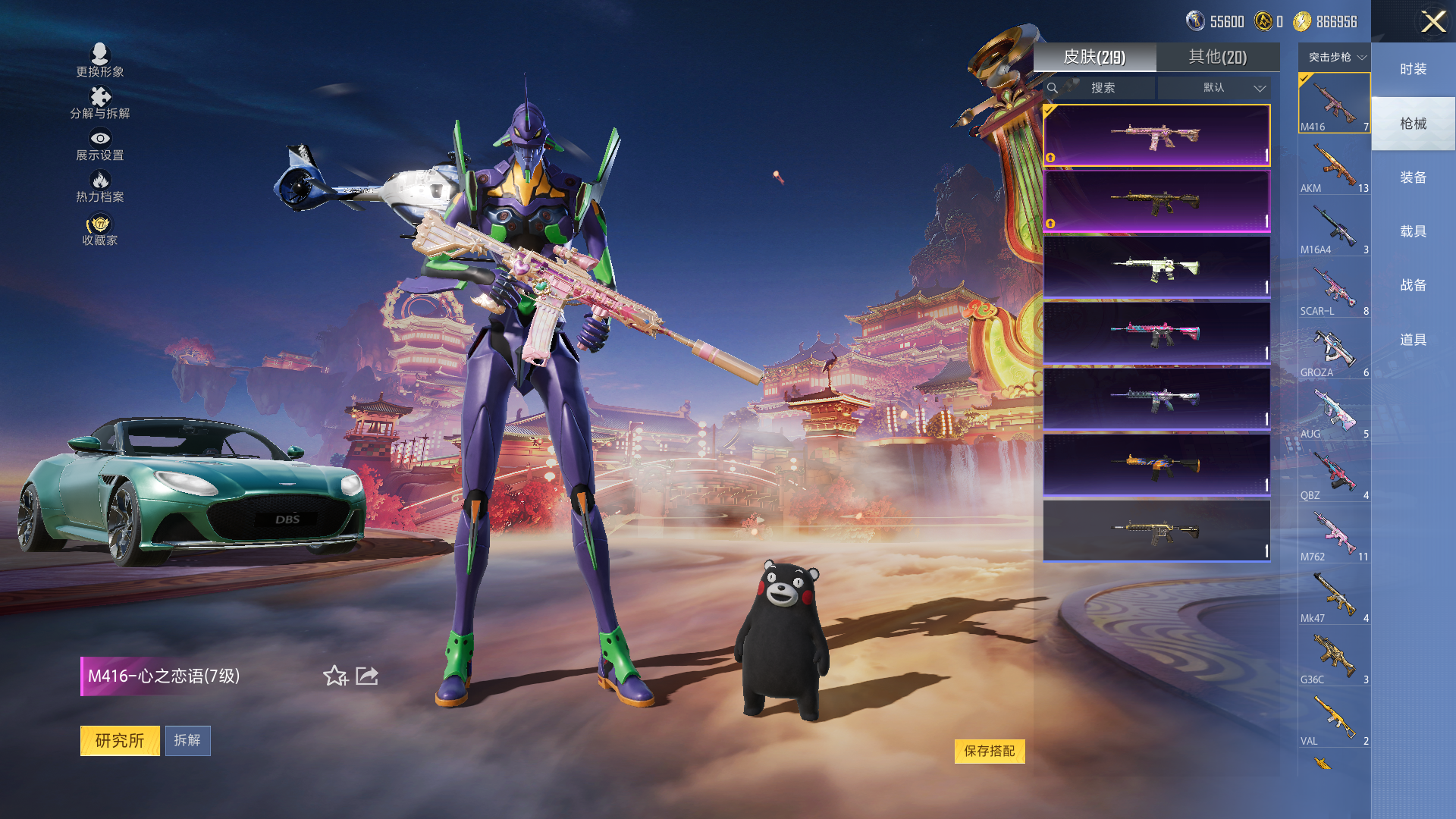Open 更换形象 change appearance
Screen dimensions: 1456x819
99,61
